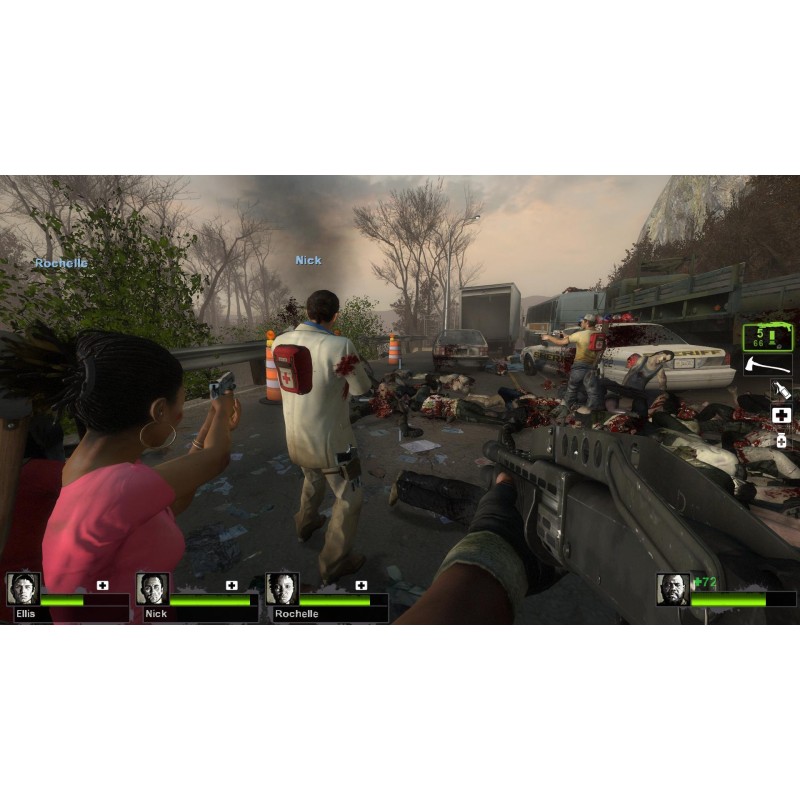
Task: Click your own survivor portrait
Action: (x=673, y=590)
